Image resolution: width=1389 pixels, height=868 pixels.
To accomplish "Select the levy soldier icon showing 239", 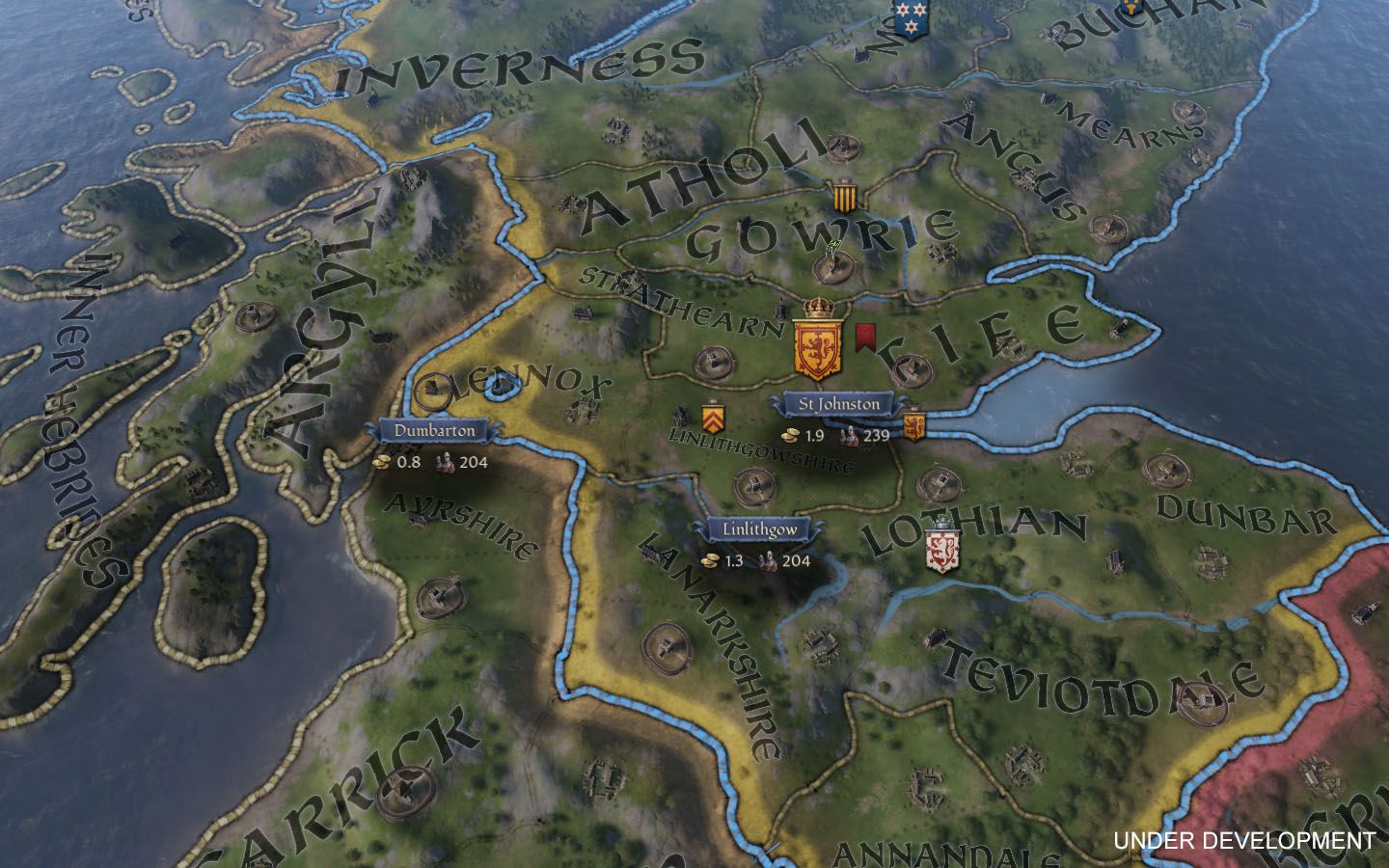I will click(x=849, y=434).
